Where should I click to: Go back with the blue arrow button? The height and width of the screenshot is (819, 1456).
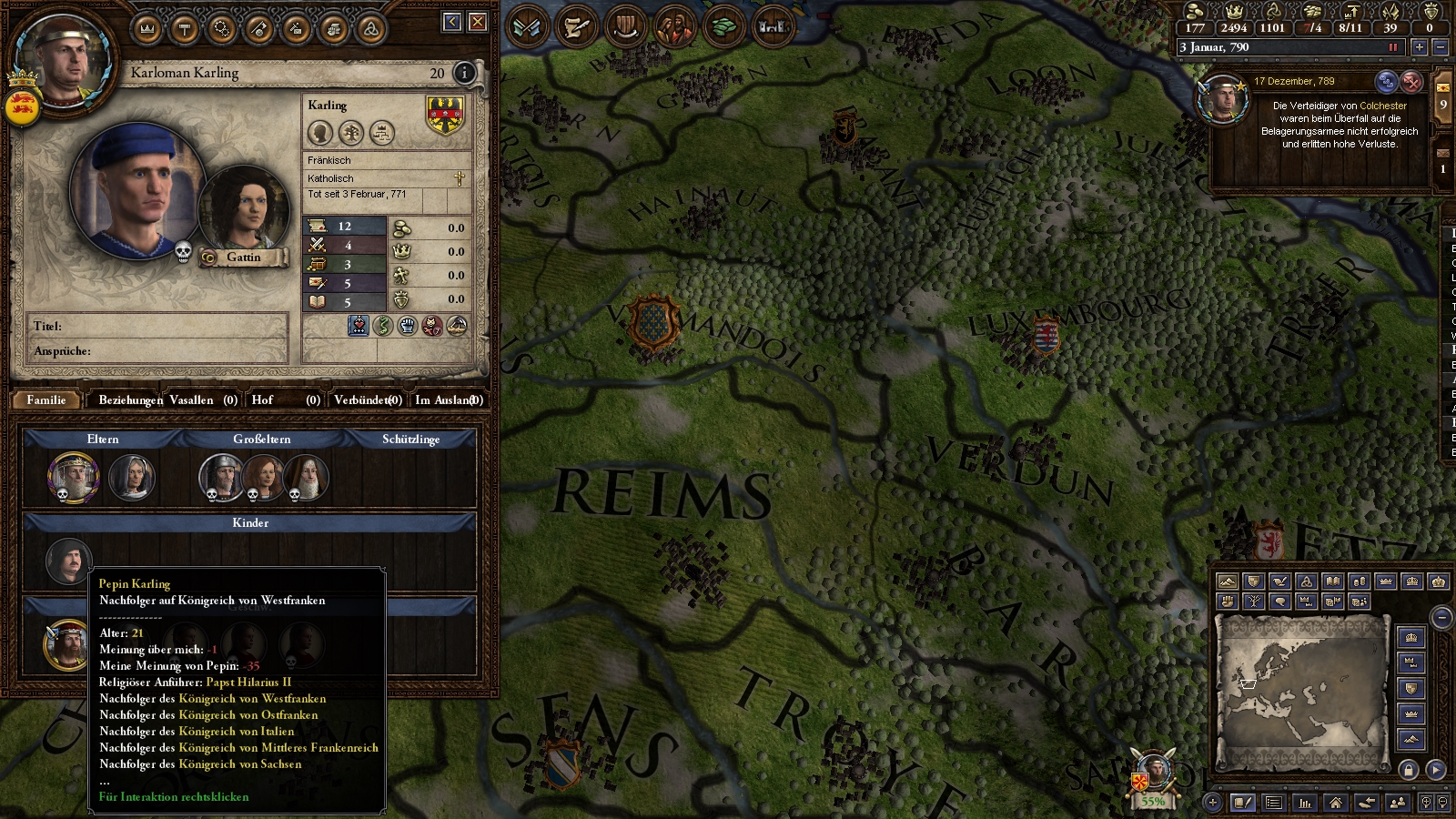[x=452, y=23]
